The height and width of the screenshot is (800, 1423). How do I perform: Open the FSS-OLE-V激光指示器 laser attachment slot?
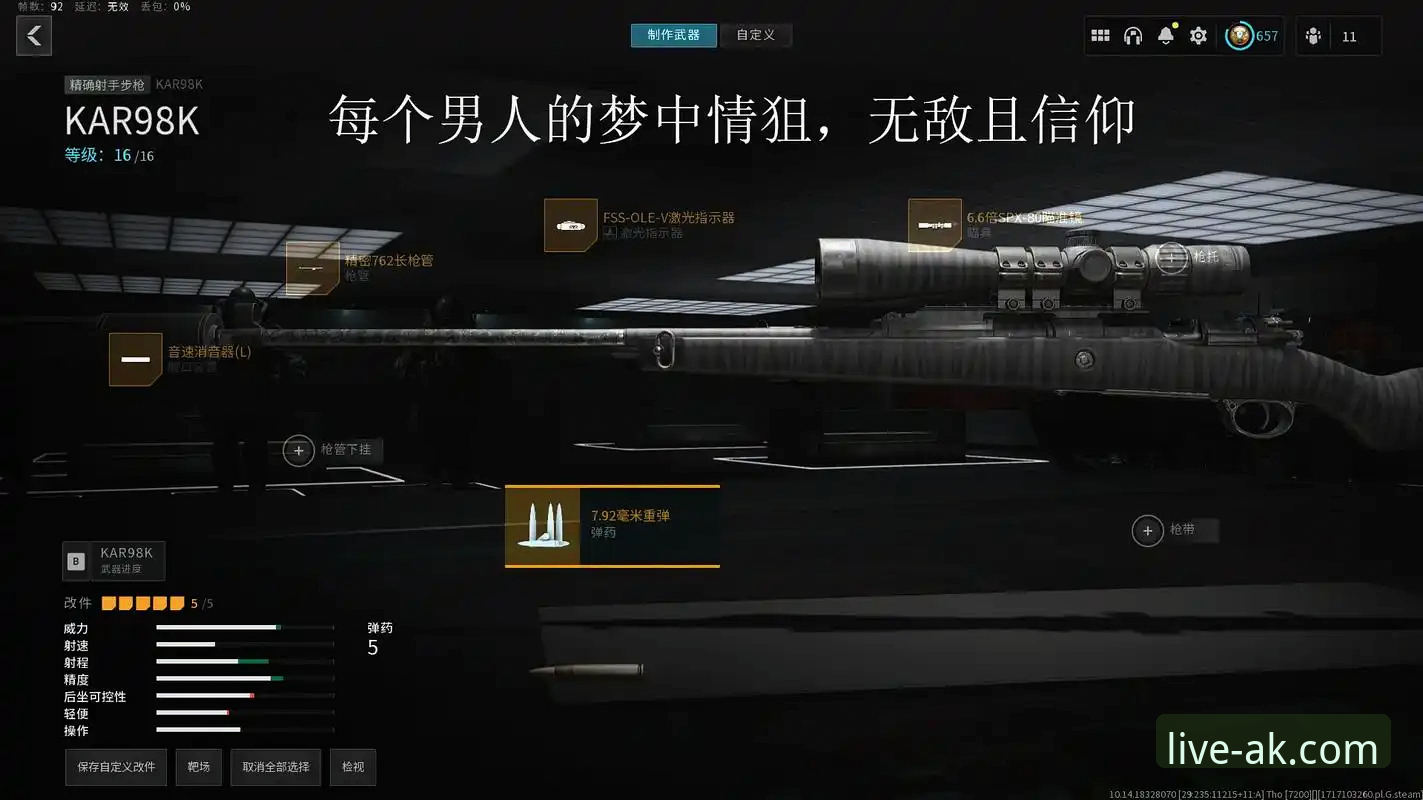(x=570, y=225)
